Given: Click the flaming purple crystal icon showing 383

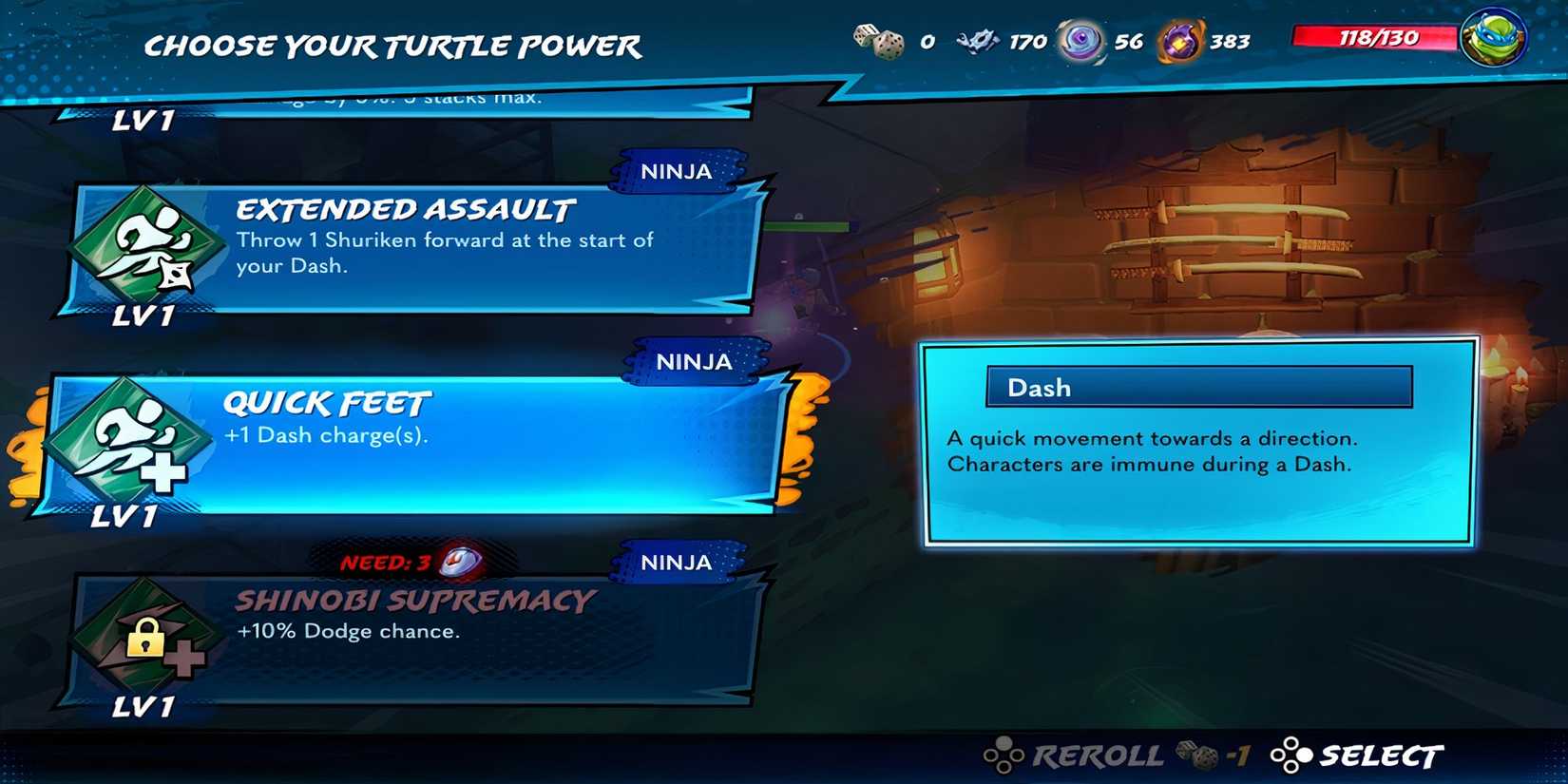Looking at the screenshot, I should click(1178, 40).
